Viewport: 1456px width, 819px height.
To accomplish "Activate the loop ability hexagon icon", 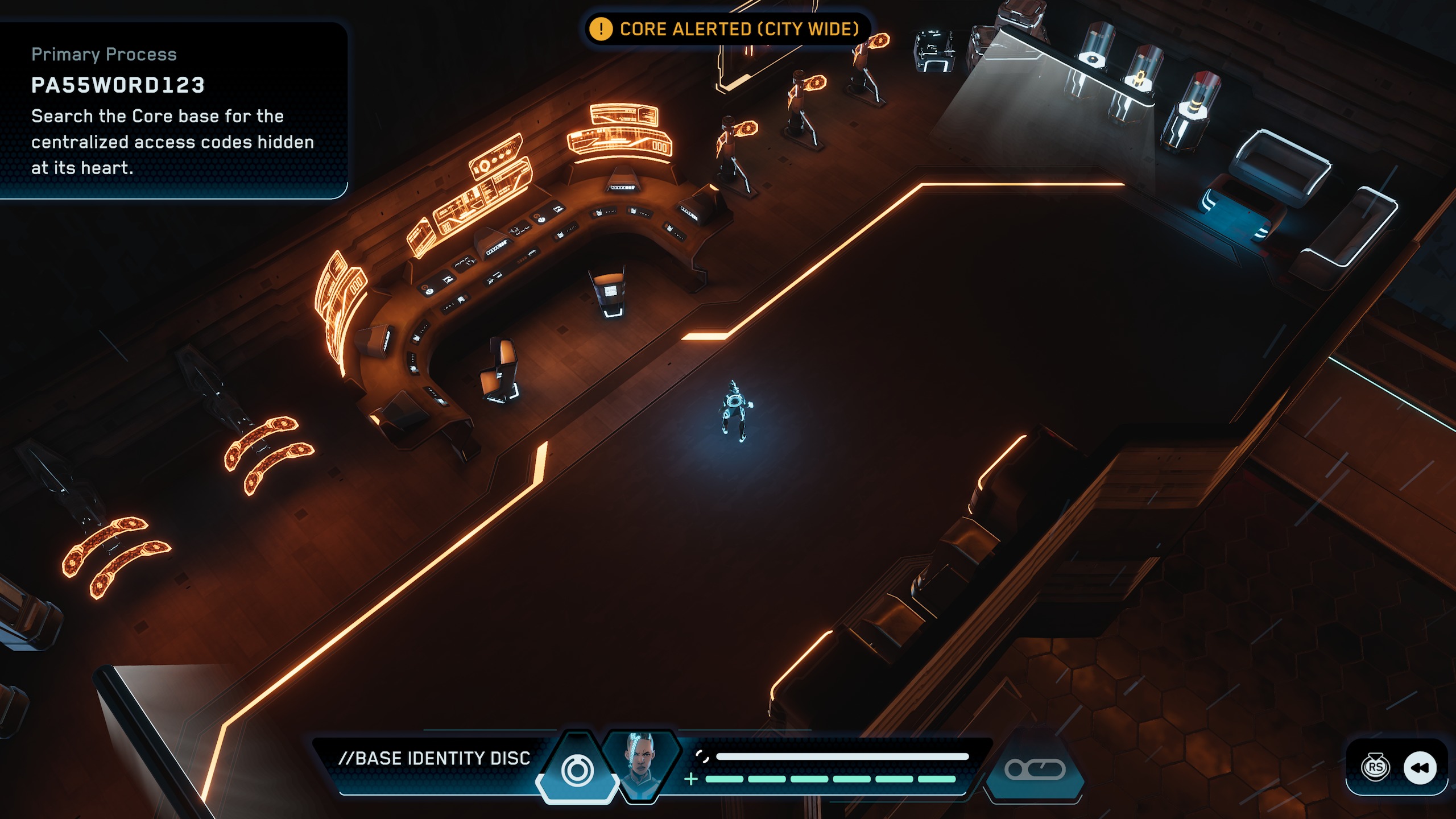I will tap(1035, 770).
